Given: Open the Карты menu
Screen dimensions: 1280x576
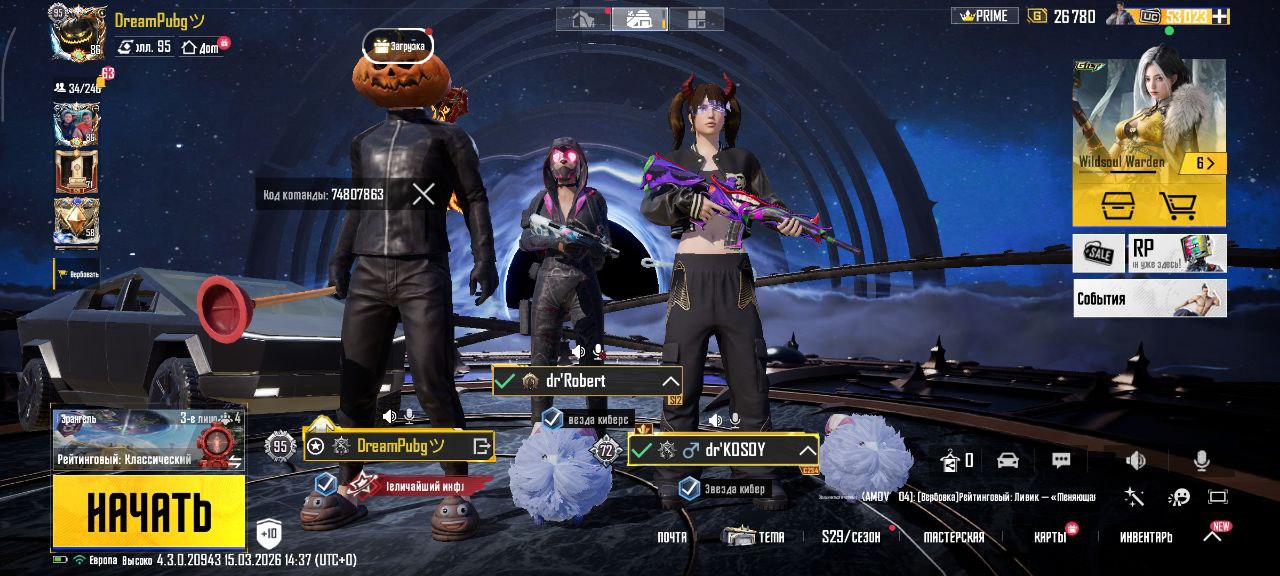Looking at the screenshot, I should click(x=1050, y=537).
